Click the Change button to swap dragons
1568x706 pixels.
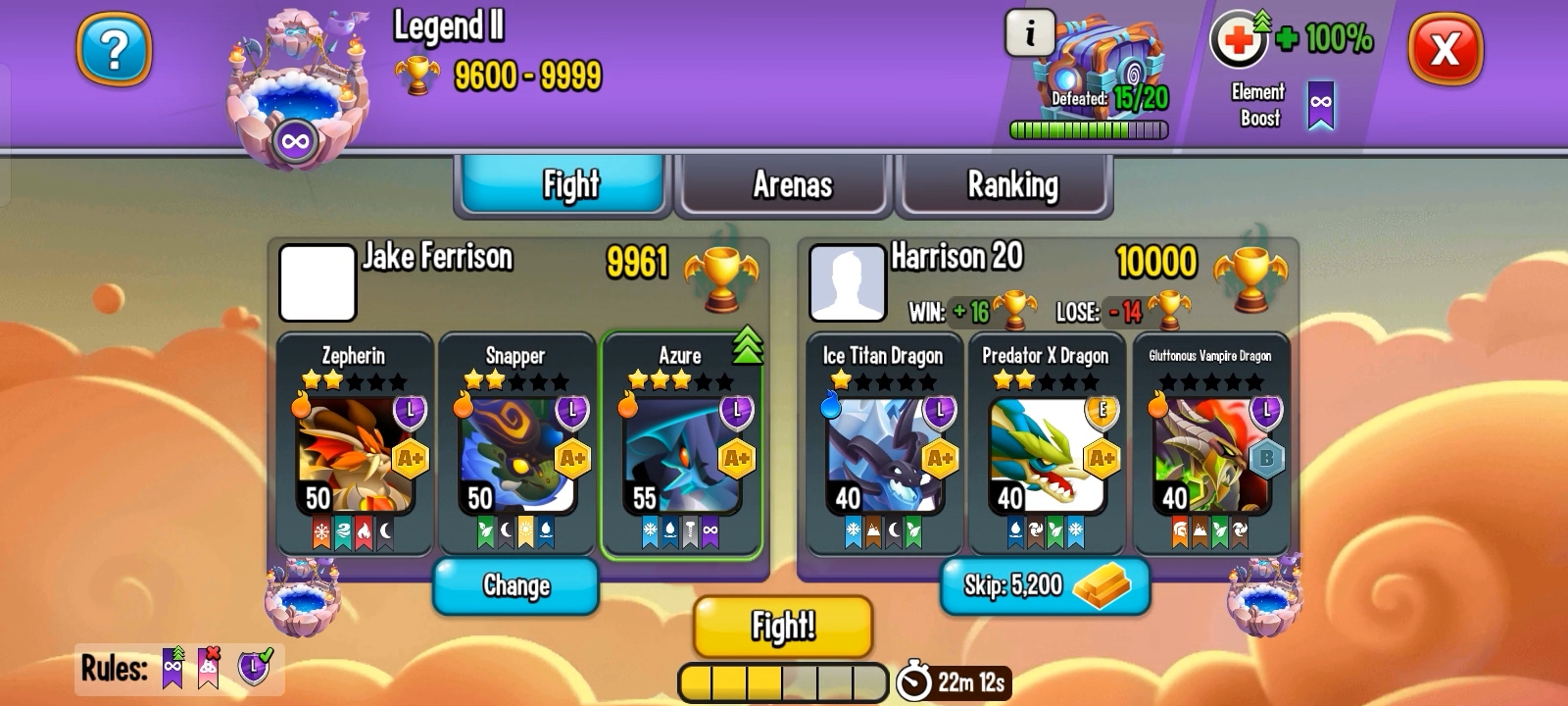(x=515, y=584)
